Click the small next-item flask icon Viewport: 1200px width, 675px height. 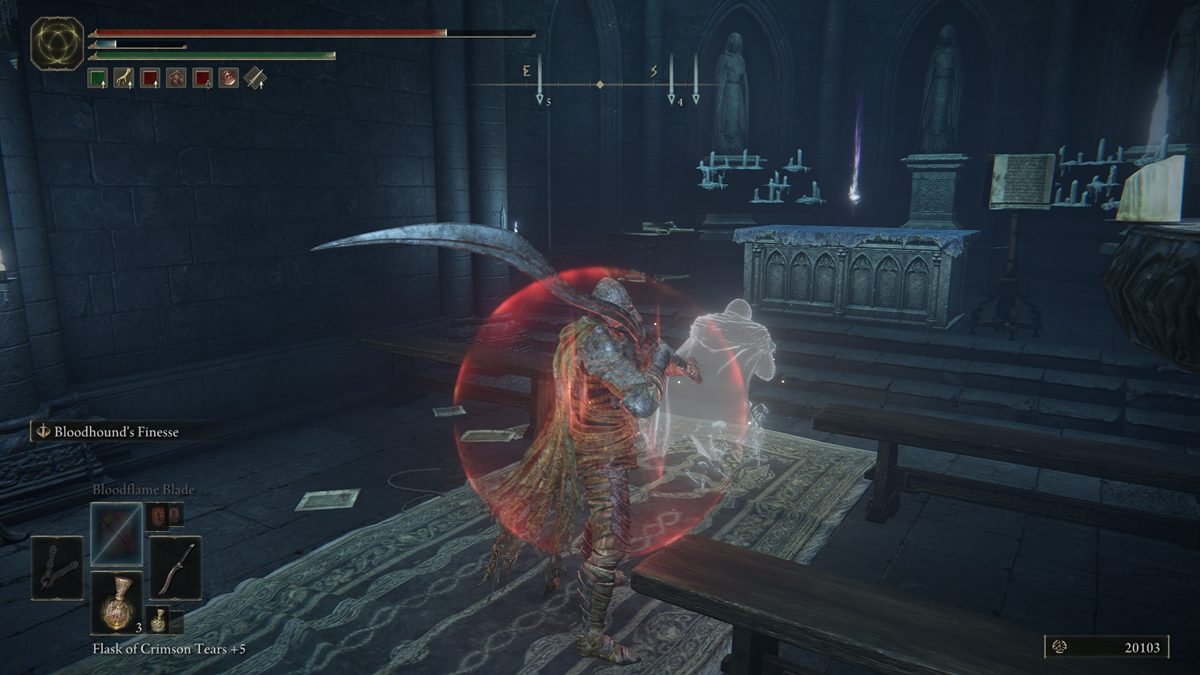tap(158, 619)
